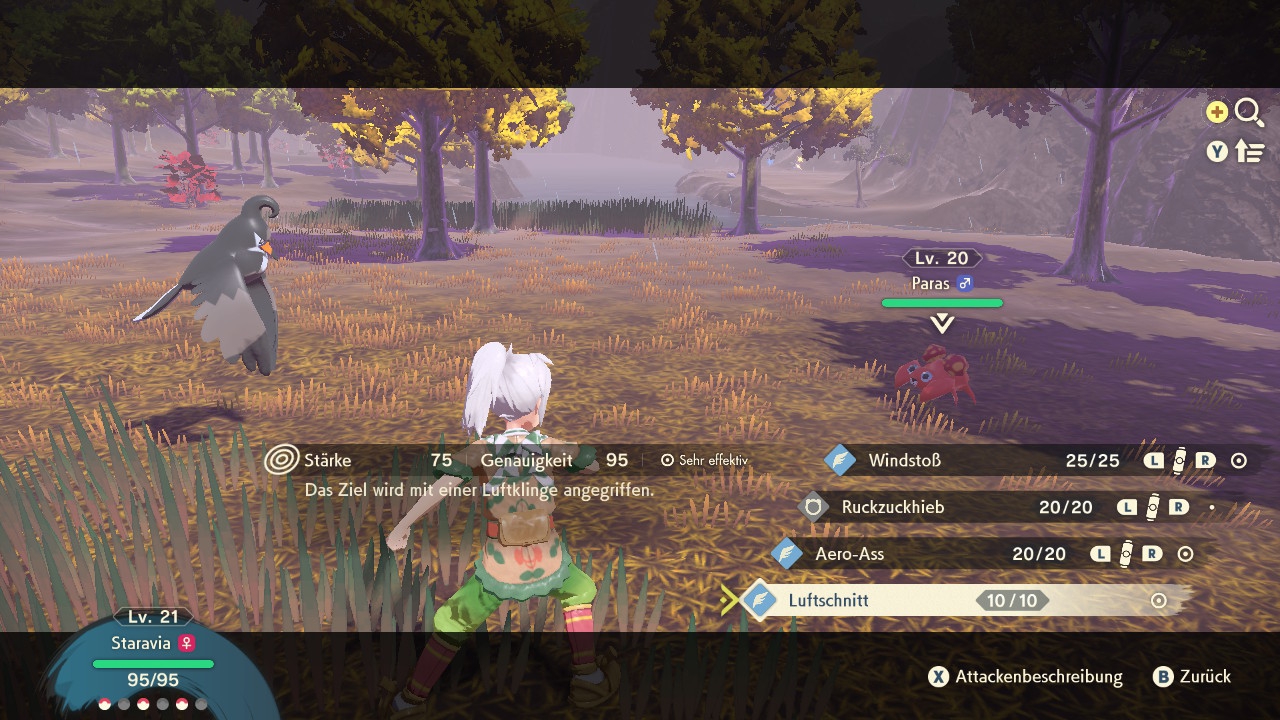
Task: Use the highlighted Luftschnitt attack
Action: (828, 601)
